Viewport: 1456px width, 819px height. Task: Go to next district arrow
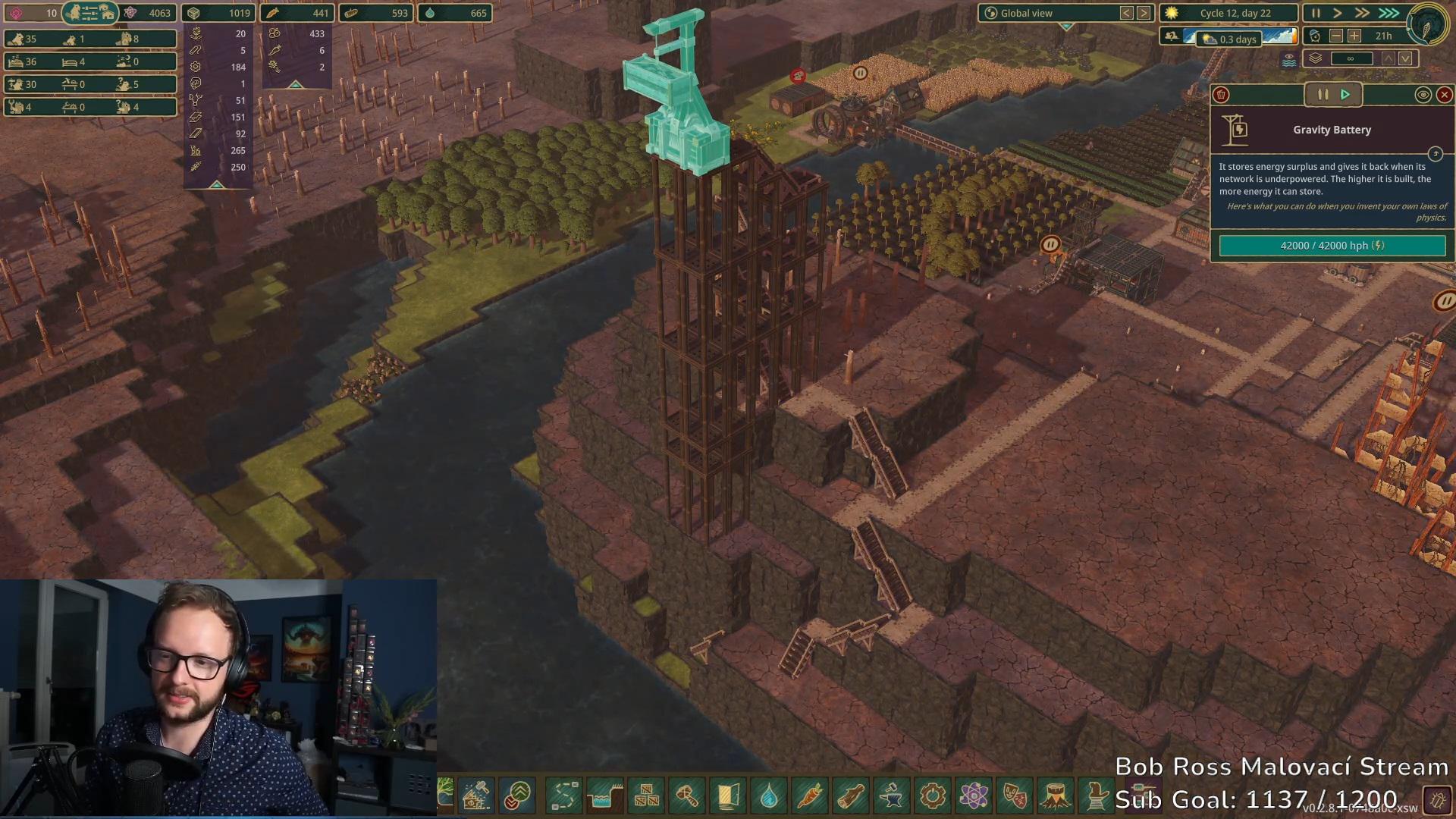tap(1144, 13)
